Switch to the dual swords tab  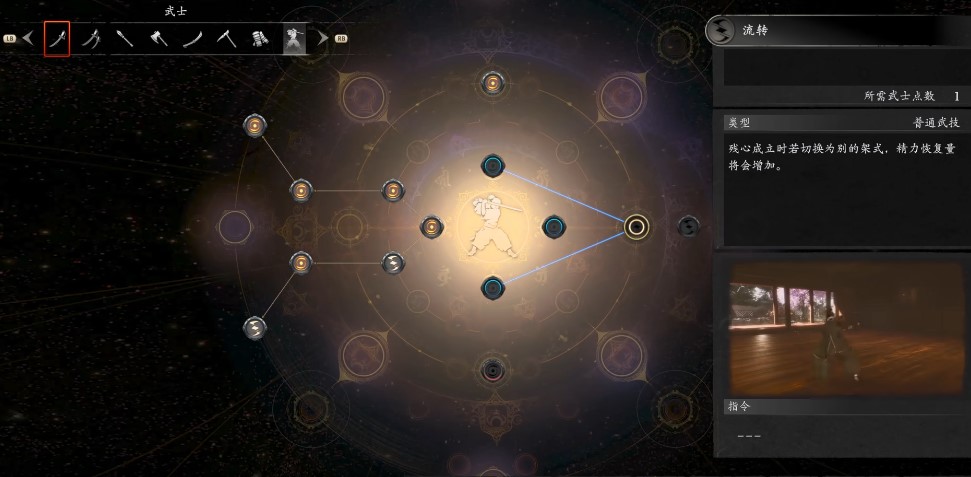point(91,40)
